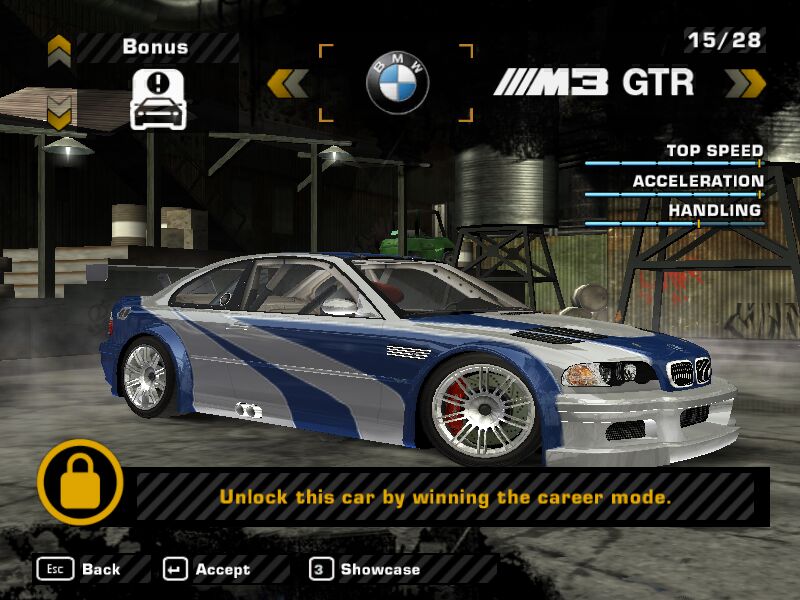
Task: Select the Bonus car category icon
Action: point(160,98)
